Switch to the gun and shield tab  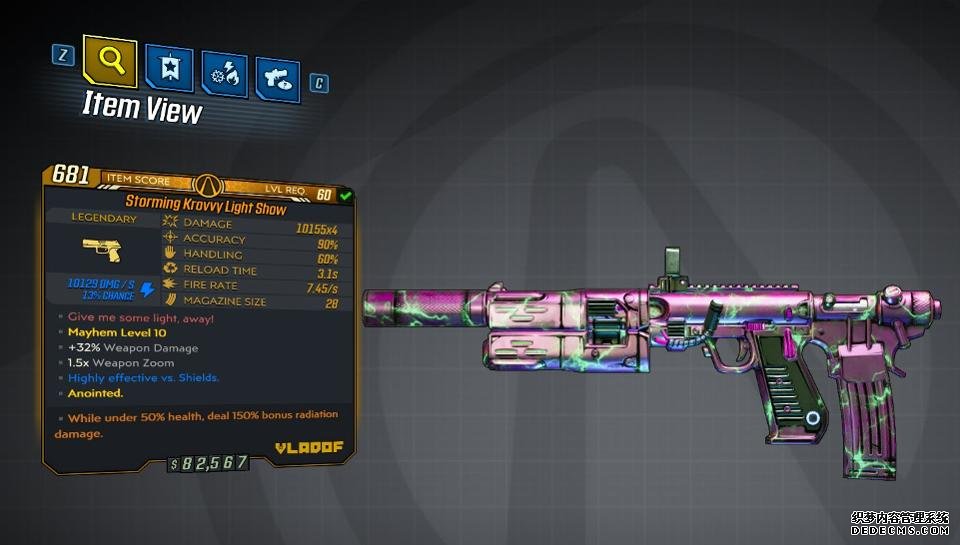tap(277, 77)
